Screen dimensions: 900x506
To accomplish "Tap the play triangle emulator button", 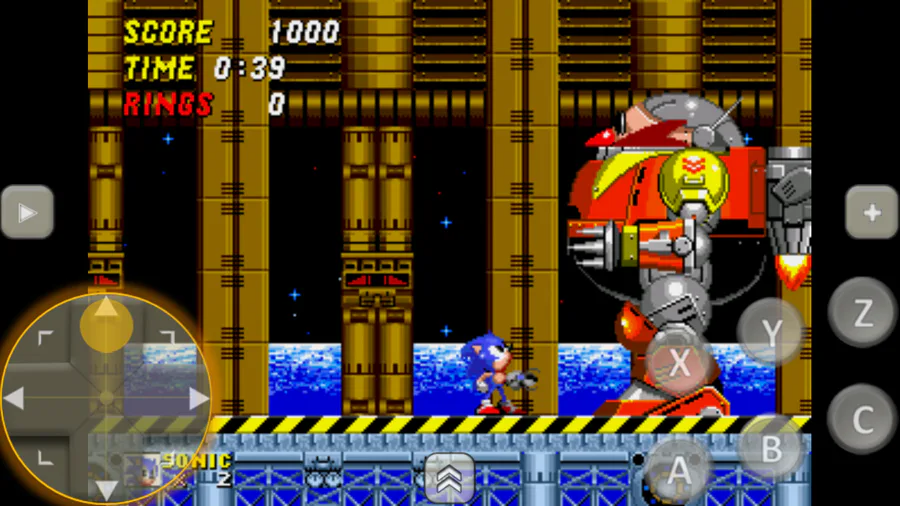I will [x=27, y=212].
